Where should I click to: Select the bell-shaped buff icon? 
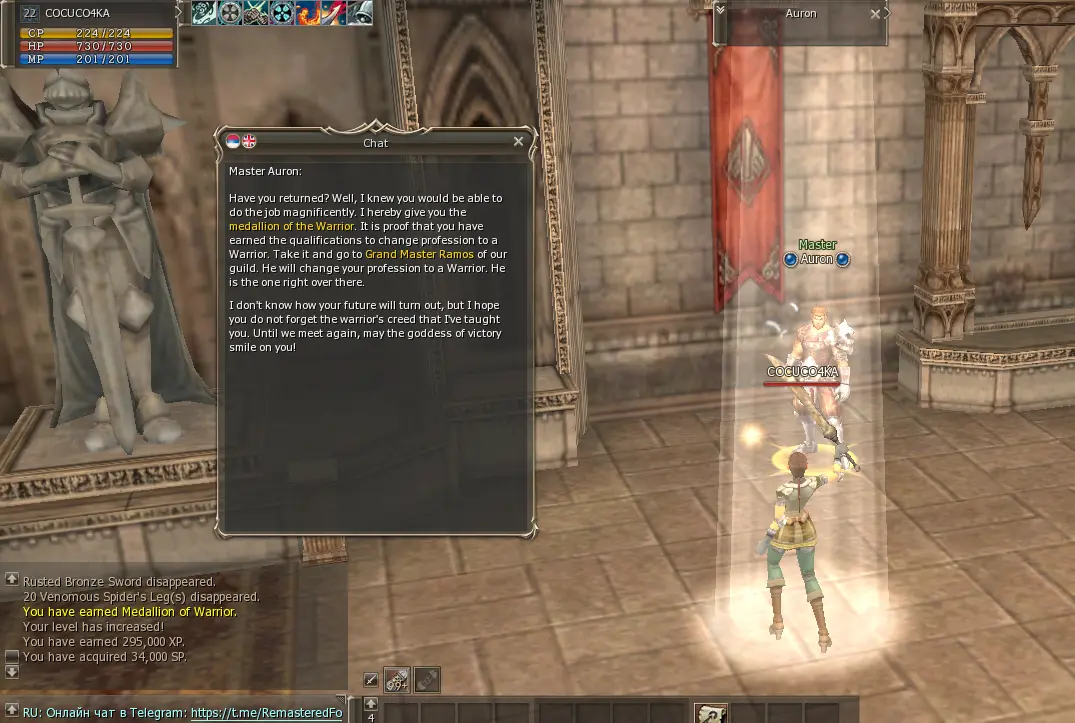[359, 12]
